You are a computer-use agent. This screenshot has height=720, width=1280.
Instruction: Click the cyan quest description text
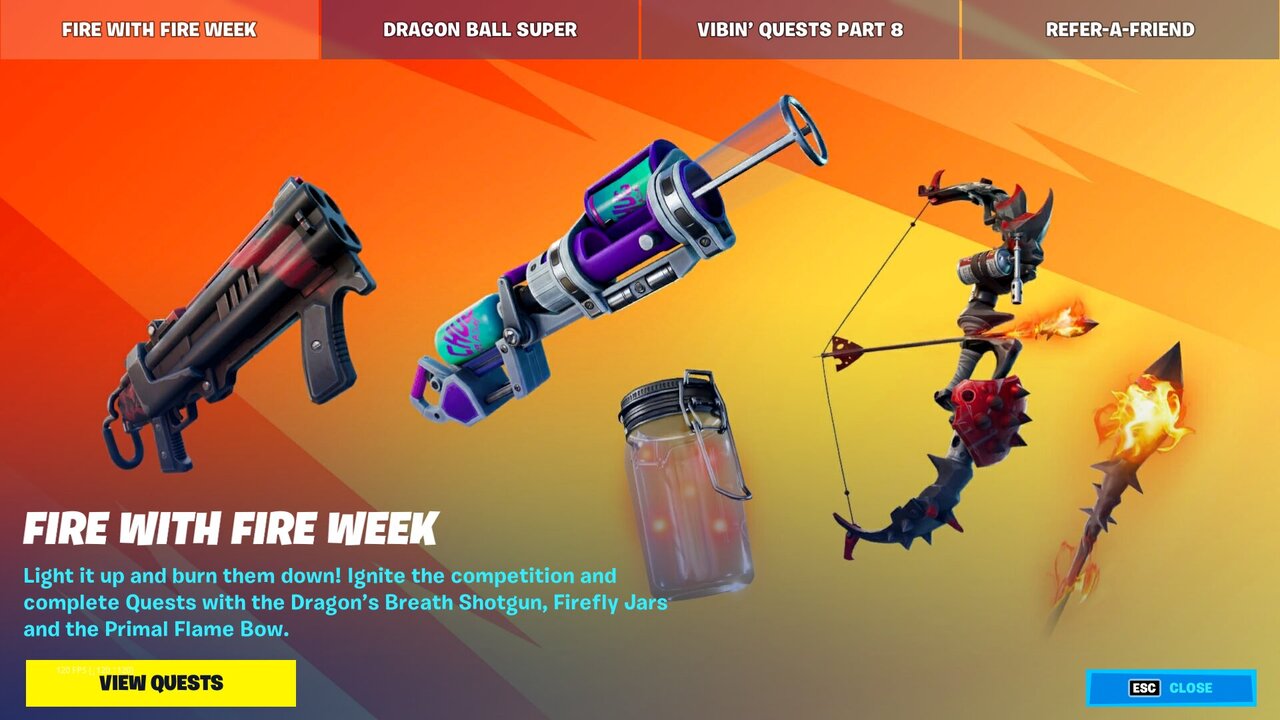click(x=330, y=603)
